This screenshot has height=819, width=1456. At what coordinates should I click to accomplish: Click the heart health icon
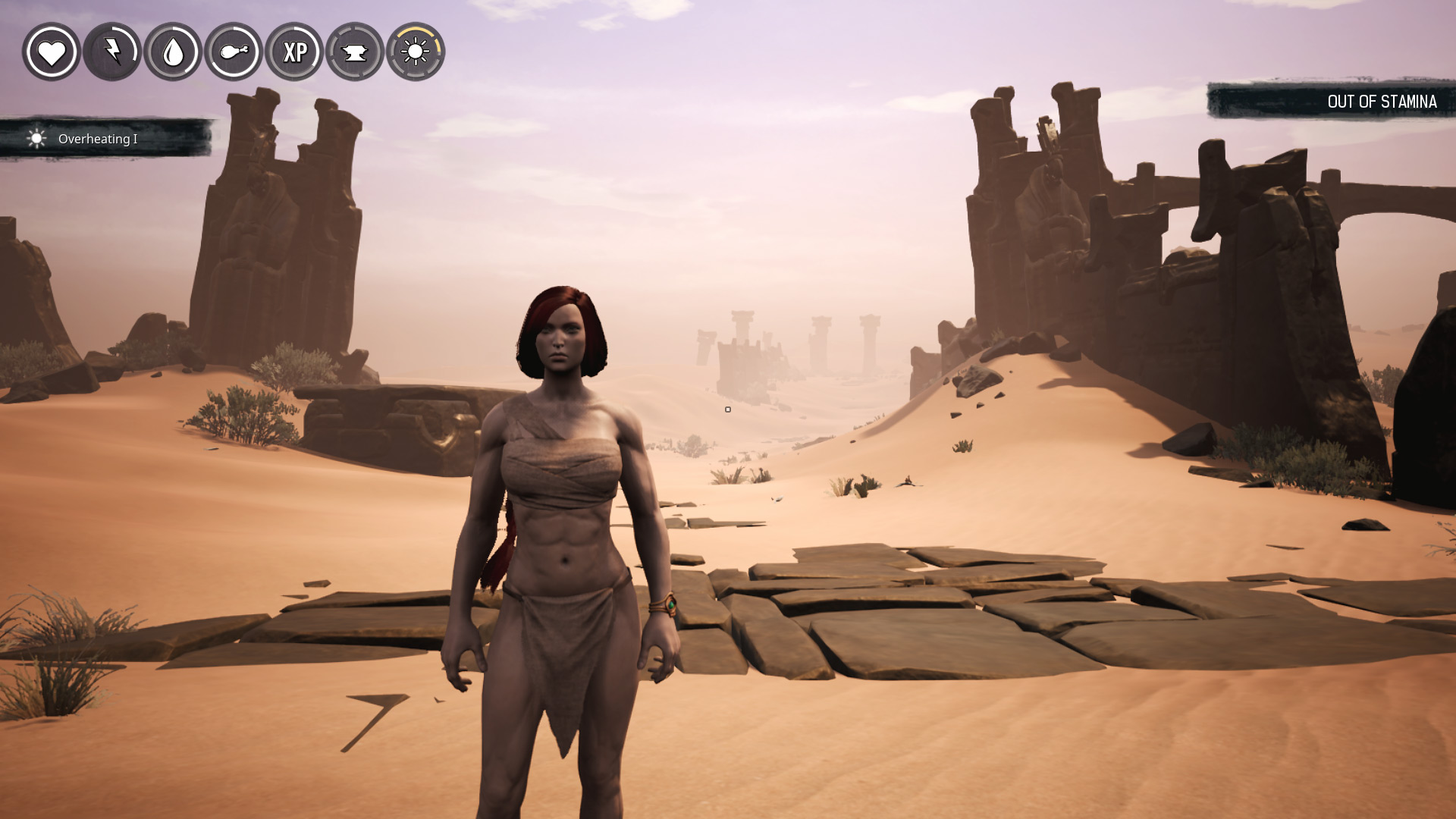click(52, 52)
